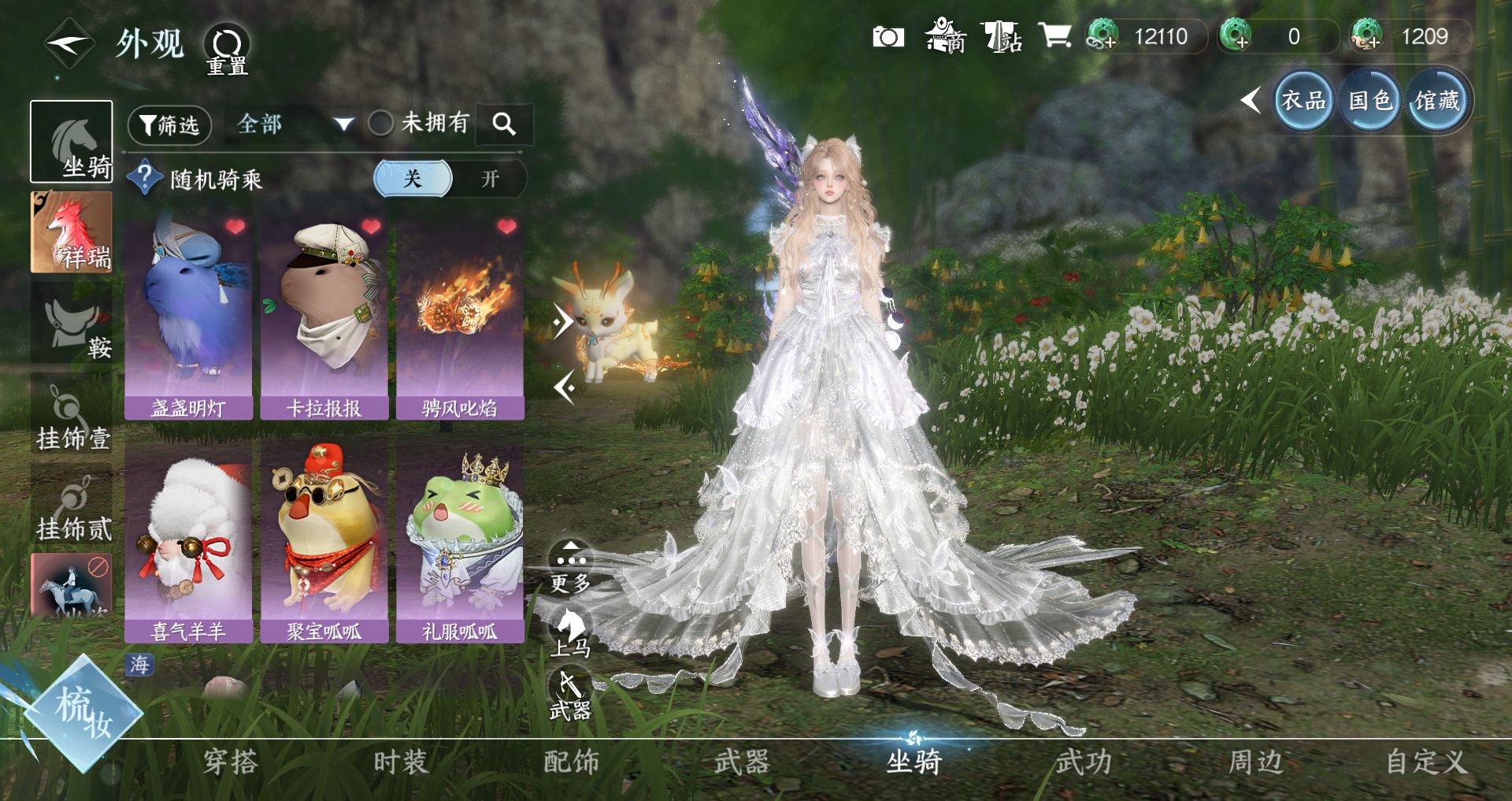Switch to the 时装 bottom tab
The height and width of the screenshot is (801, 1512).
[x=401, y=762]
